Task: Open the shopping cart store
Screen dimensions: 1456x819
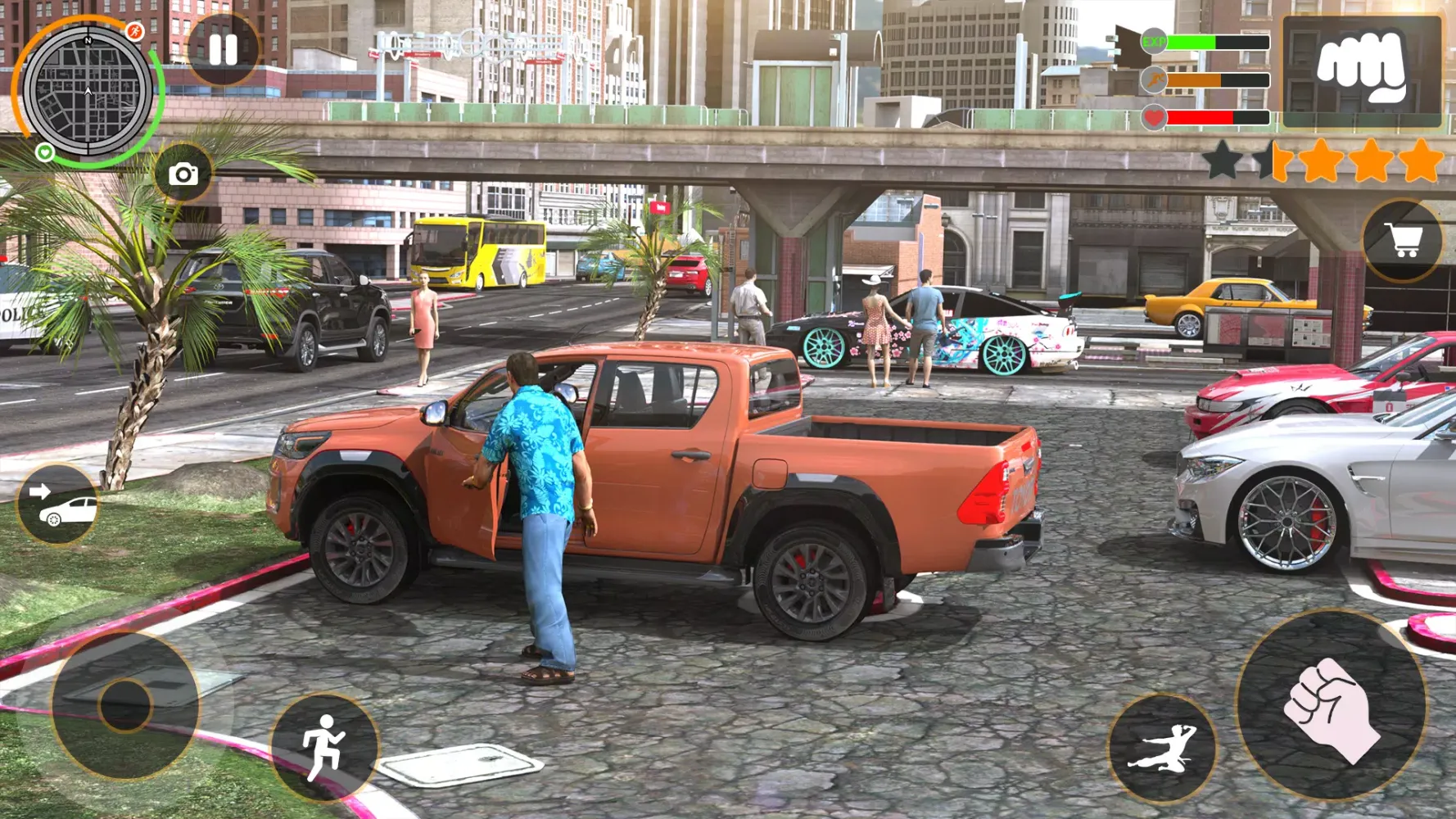Action: (1403, 241)
